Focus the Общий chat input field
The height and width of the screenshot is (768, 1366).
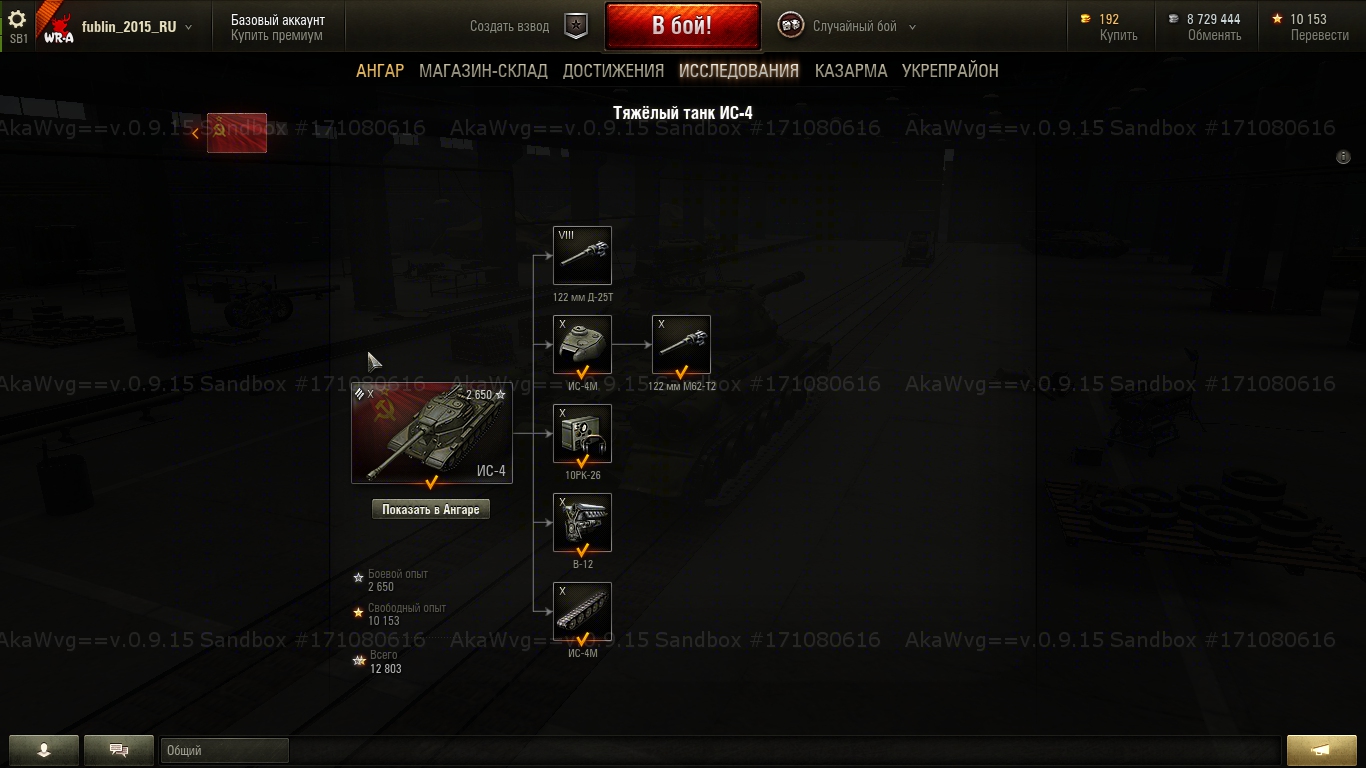[224, 750]
